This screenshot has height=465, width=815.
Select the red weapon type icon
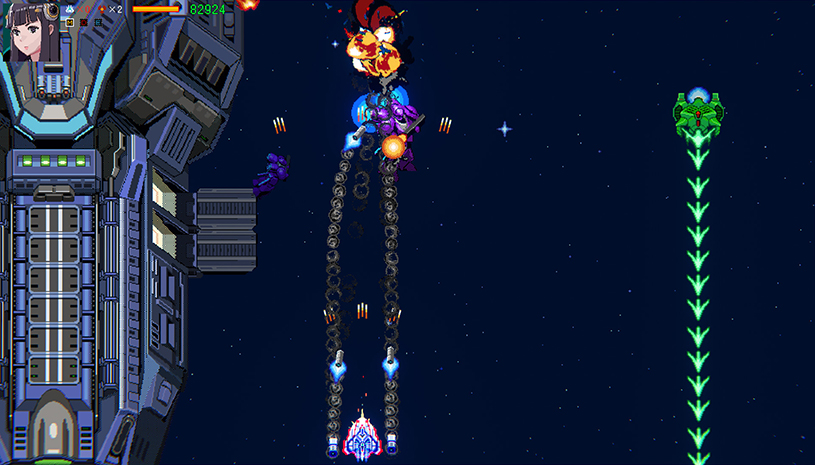click(84, 22)
